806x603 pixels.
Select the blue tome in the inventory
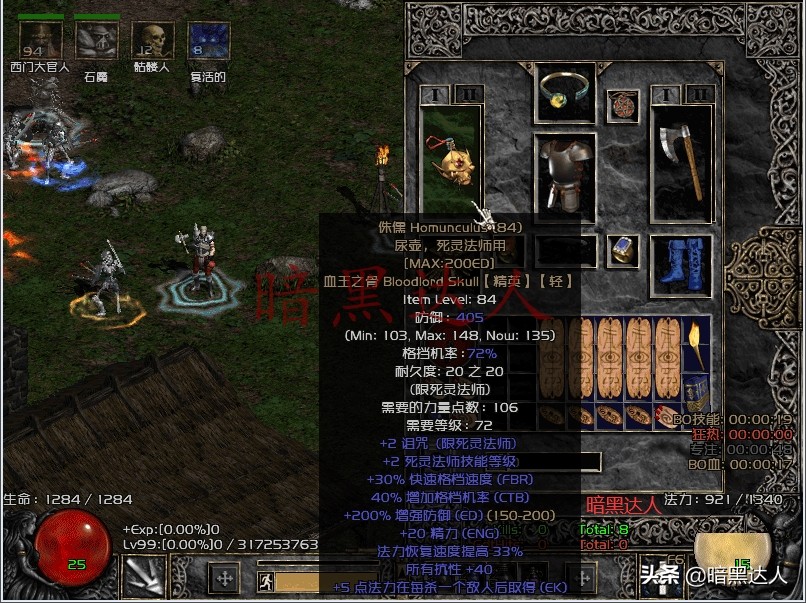(696, 391)
